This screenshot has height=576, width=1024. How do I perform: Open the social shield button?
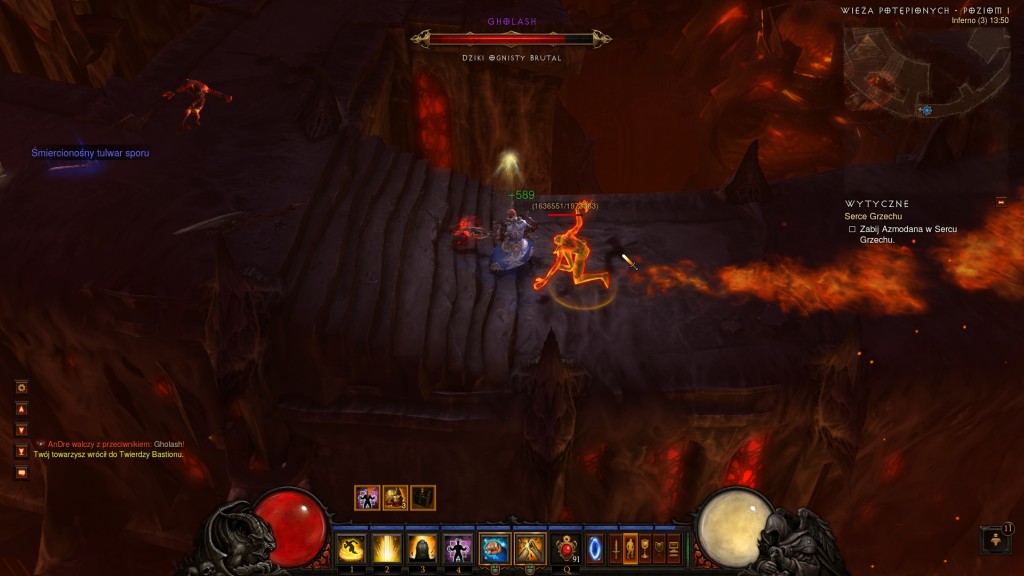pyautogui.click(x=659, y=549)
